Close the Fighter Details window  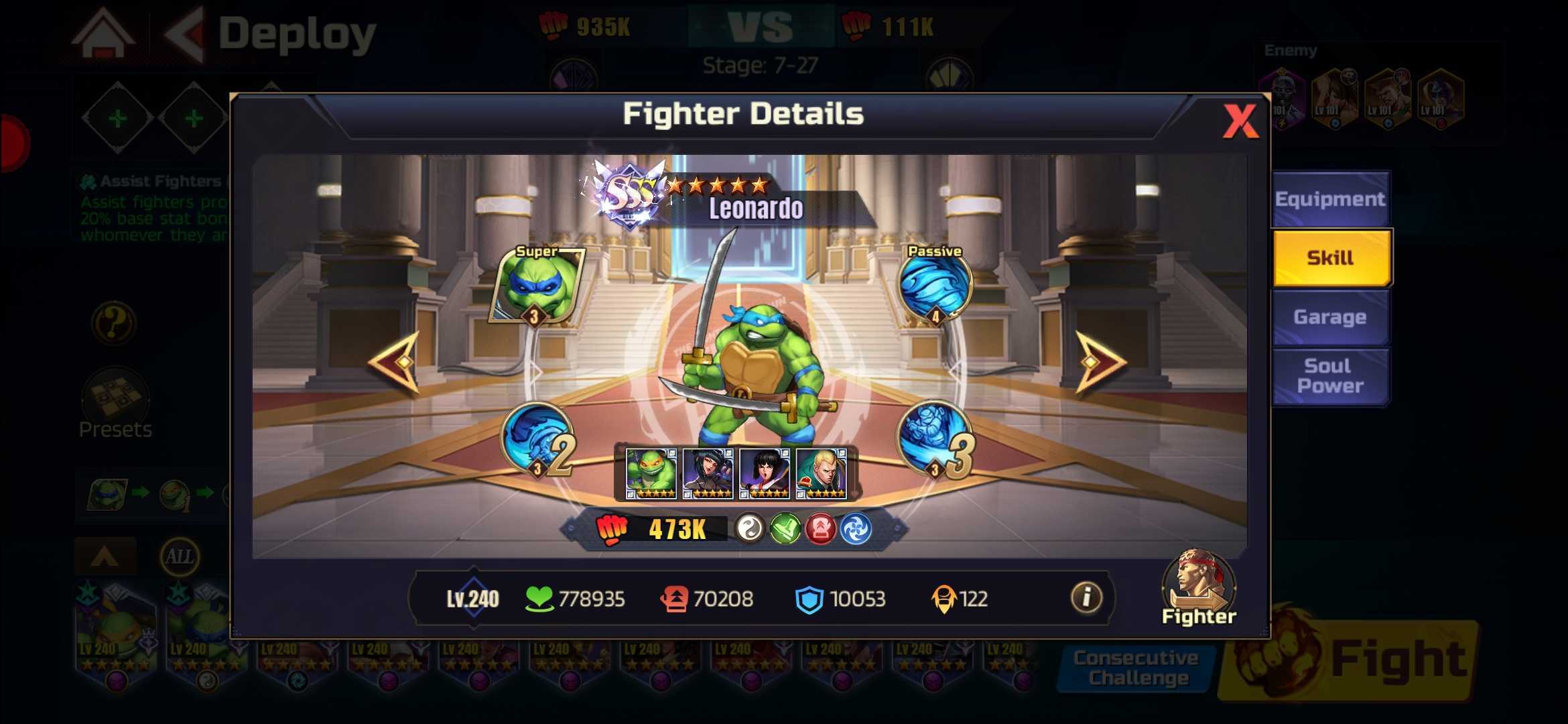coord(1239,121)
